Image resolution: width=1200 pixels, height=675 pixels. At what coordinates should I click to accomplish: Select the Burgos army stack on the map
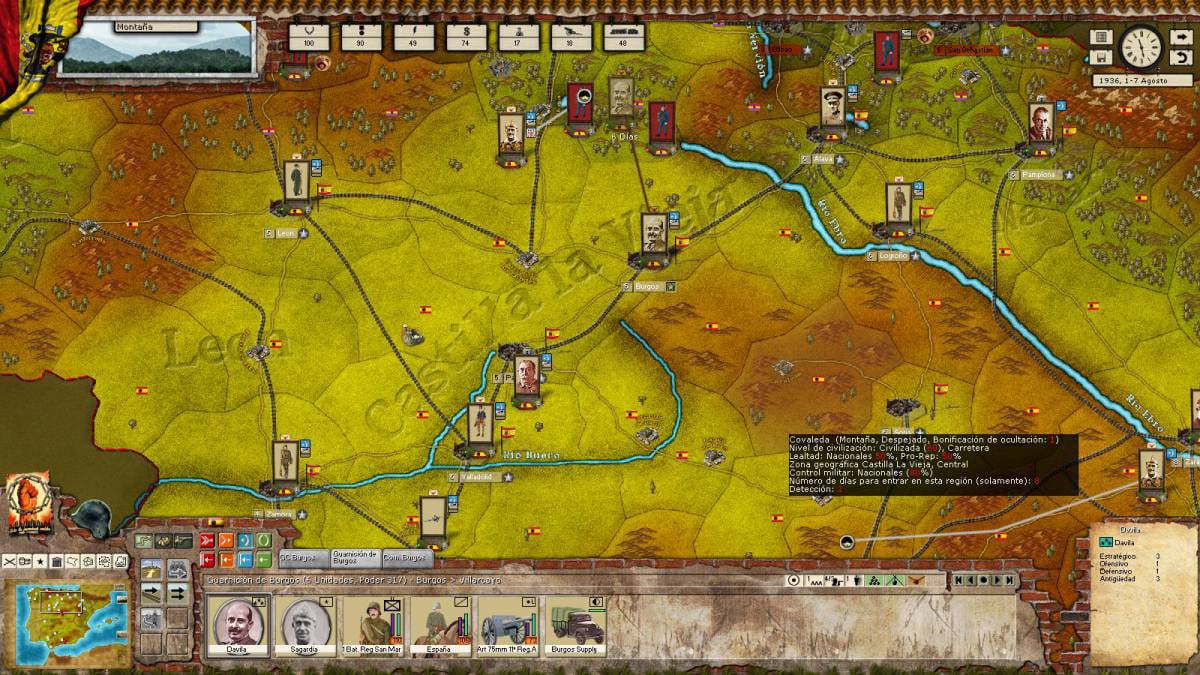654,235
